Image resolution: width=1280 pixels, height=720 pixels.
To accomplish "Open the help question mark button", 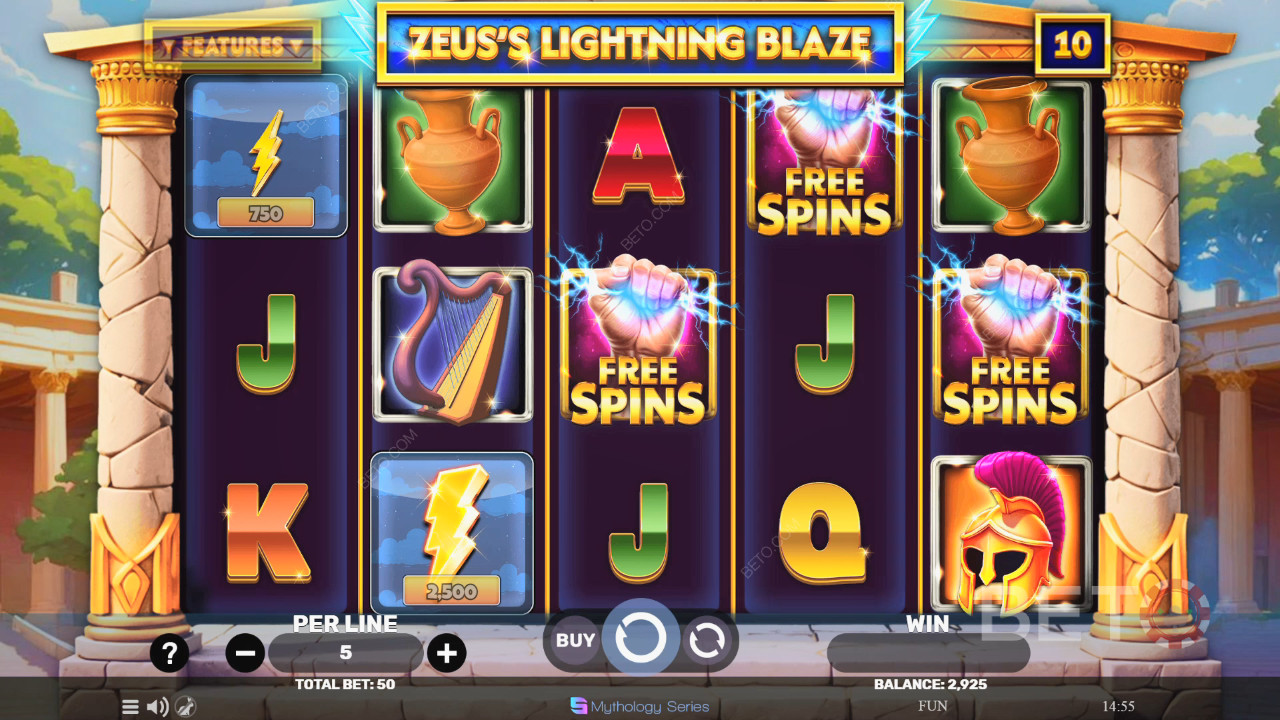I will [169, 654].
